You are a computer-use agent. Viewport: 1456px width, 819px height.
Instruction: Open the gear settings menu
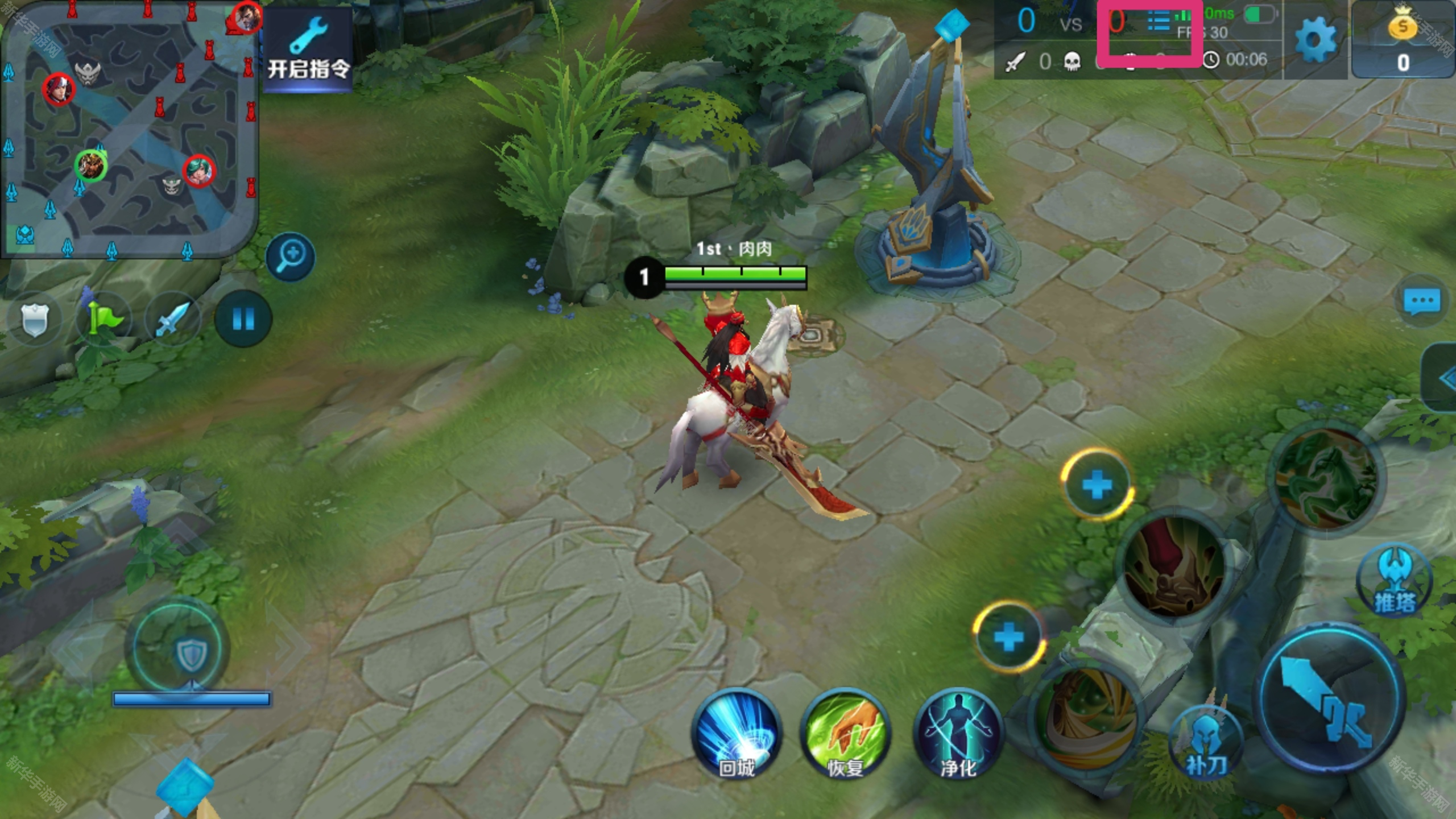(1315, 40)
